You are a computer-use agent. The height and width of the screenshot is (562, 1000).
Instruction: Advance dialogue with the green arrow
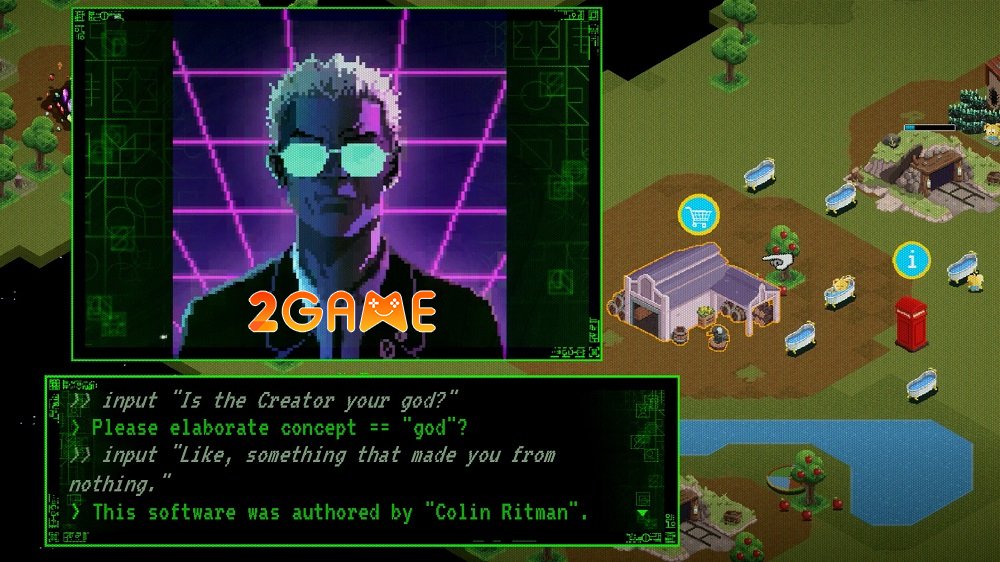pos(642,514)
